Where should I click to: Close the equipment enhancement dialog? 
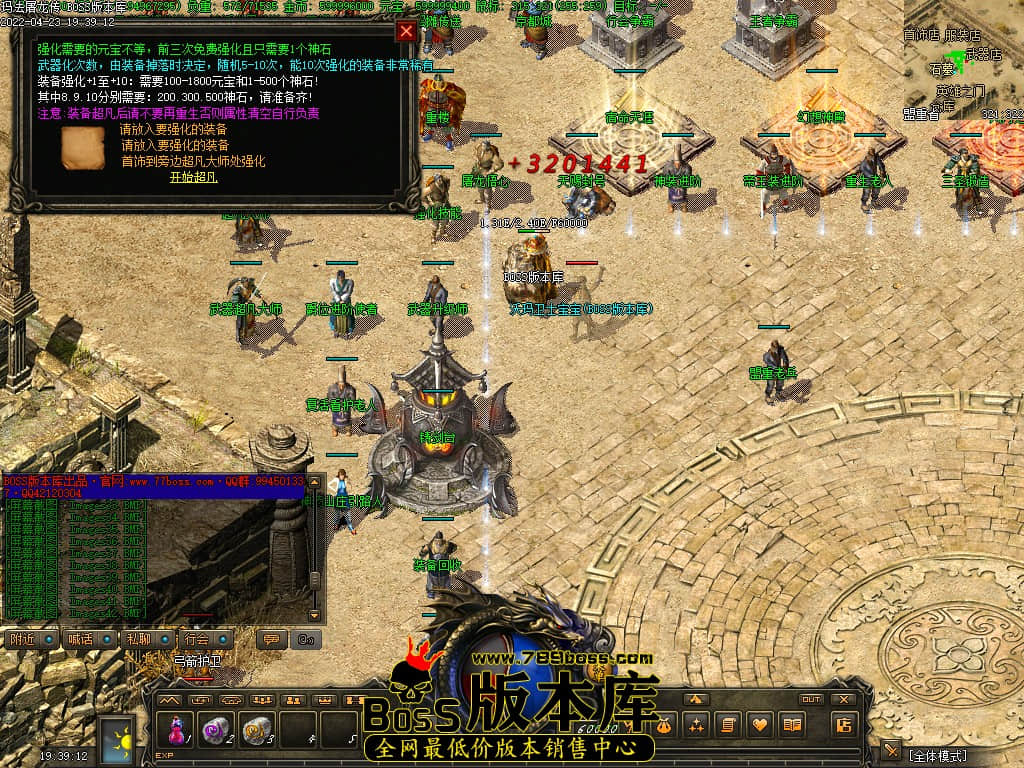(x=406, y=31)
